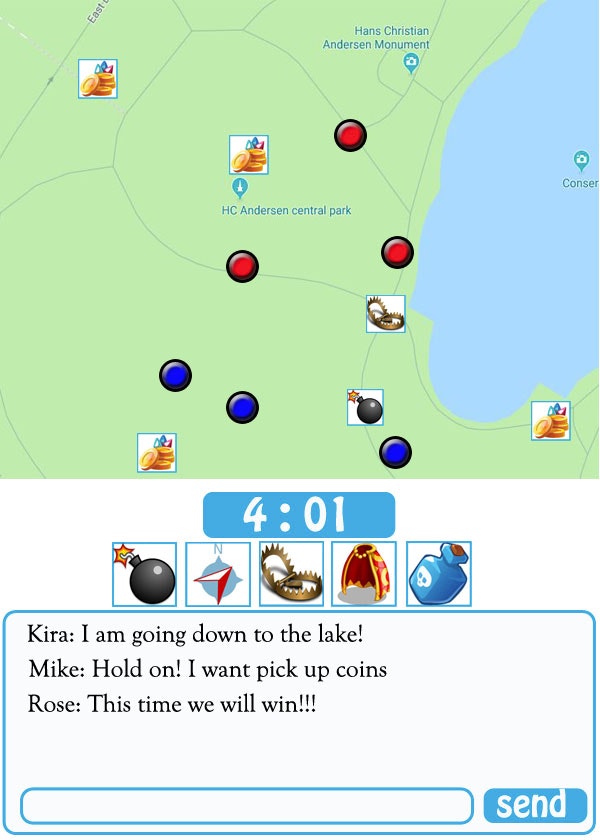600x840 pixels.
Task: Tap the bomb marker on the map
Action: click(365, 408)
